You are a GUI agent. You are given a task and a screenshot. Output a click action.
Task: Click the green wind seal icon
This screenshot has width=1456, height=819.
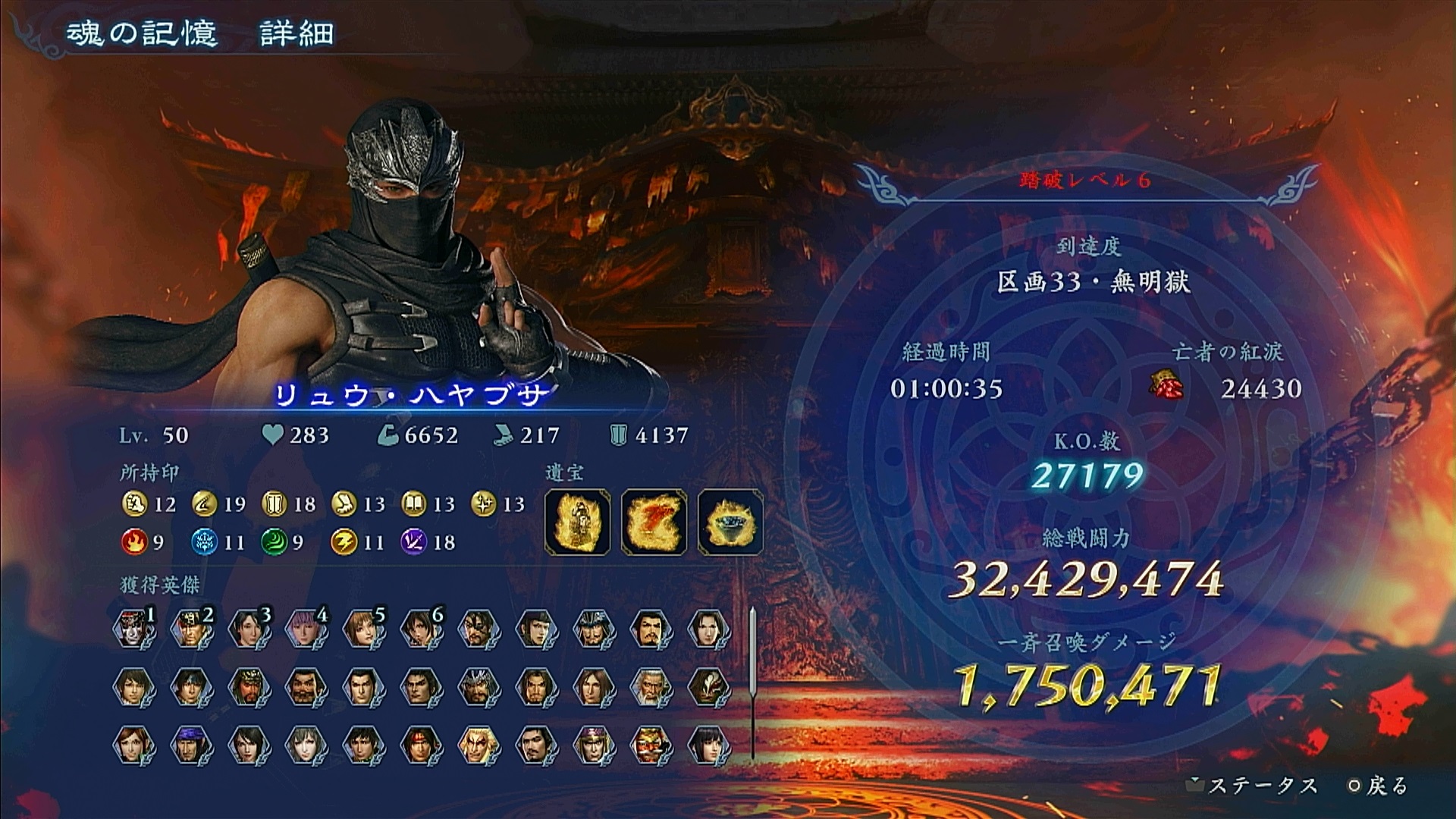273,542
